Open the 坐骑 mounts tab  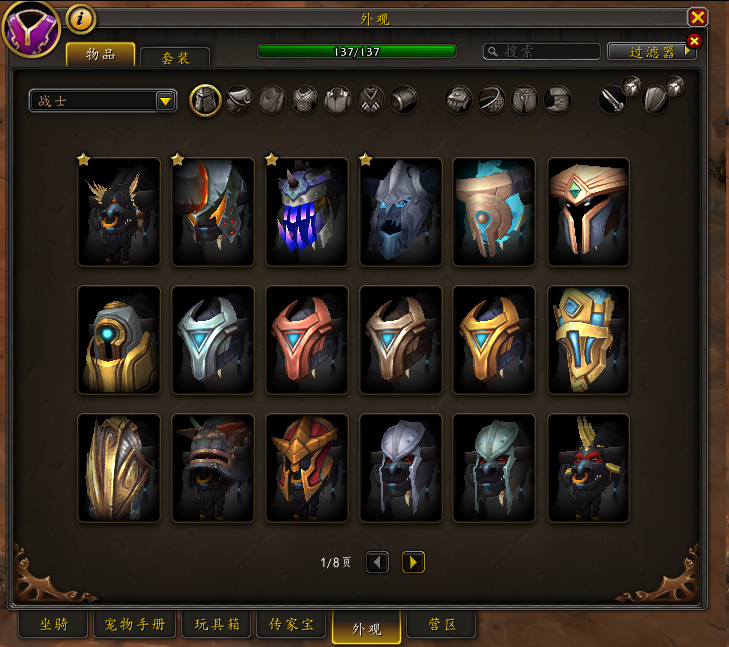click(54, 625)
